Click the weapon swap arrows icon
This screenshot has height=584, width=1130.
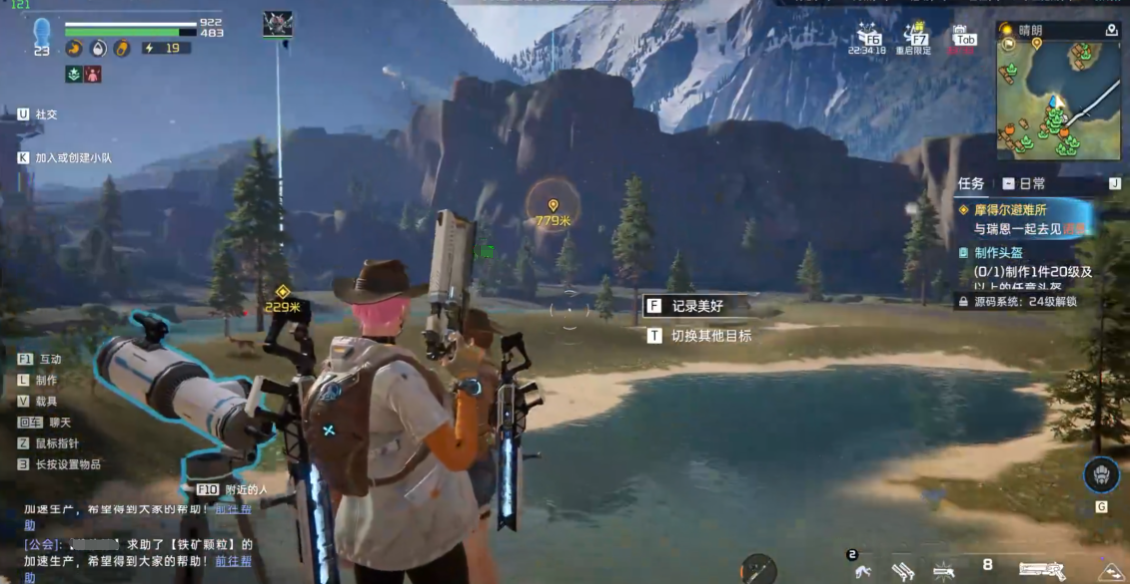coord(1109,572)
